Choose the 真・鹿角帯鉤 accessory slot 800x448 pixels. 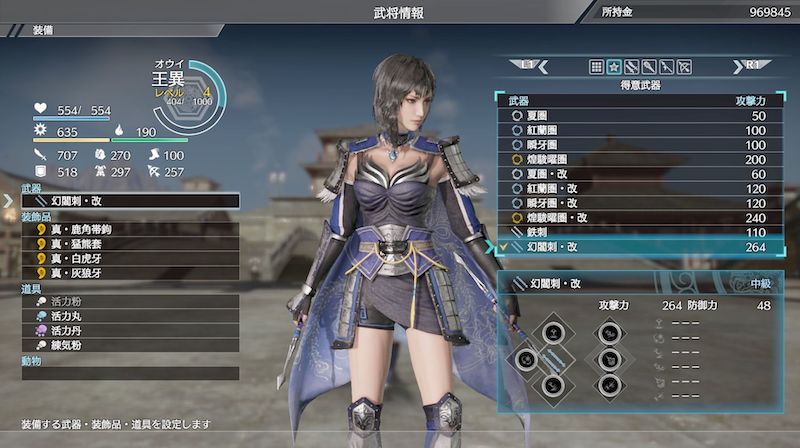point(130,230)
